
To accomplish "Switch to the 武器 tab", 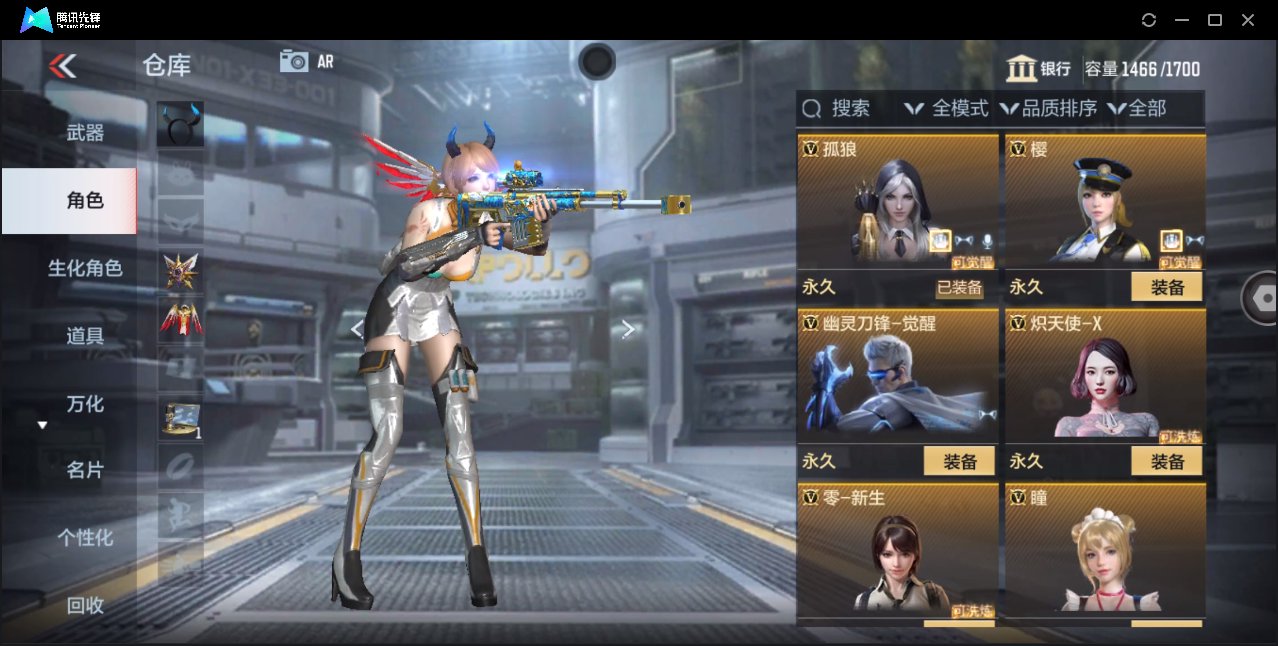I will click(x=85, y=133).
